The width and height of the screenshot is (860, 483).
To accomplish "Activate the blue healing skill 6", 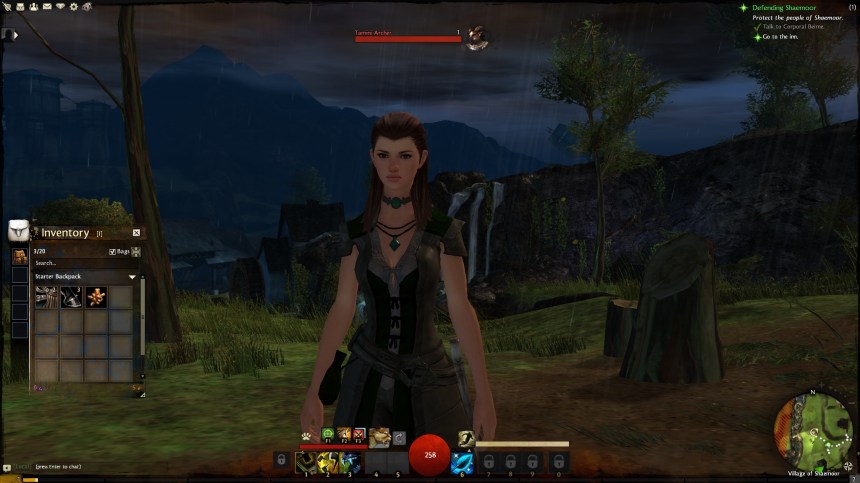I will (462, 462).
